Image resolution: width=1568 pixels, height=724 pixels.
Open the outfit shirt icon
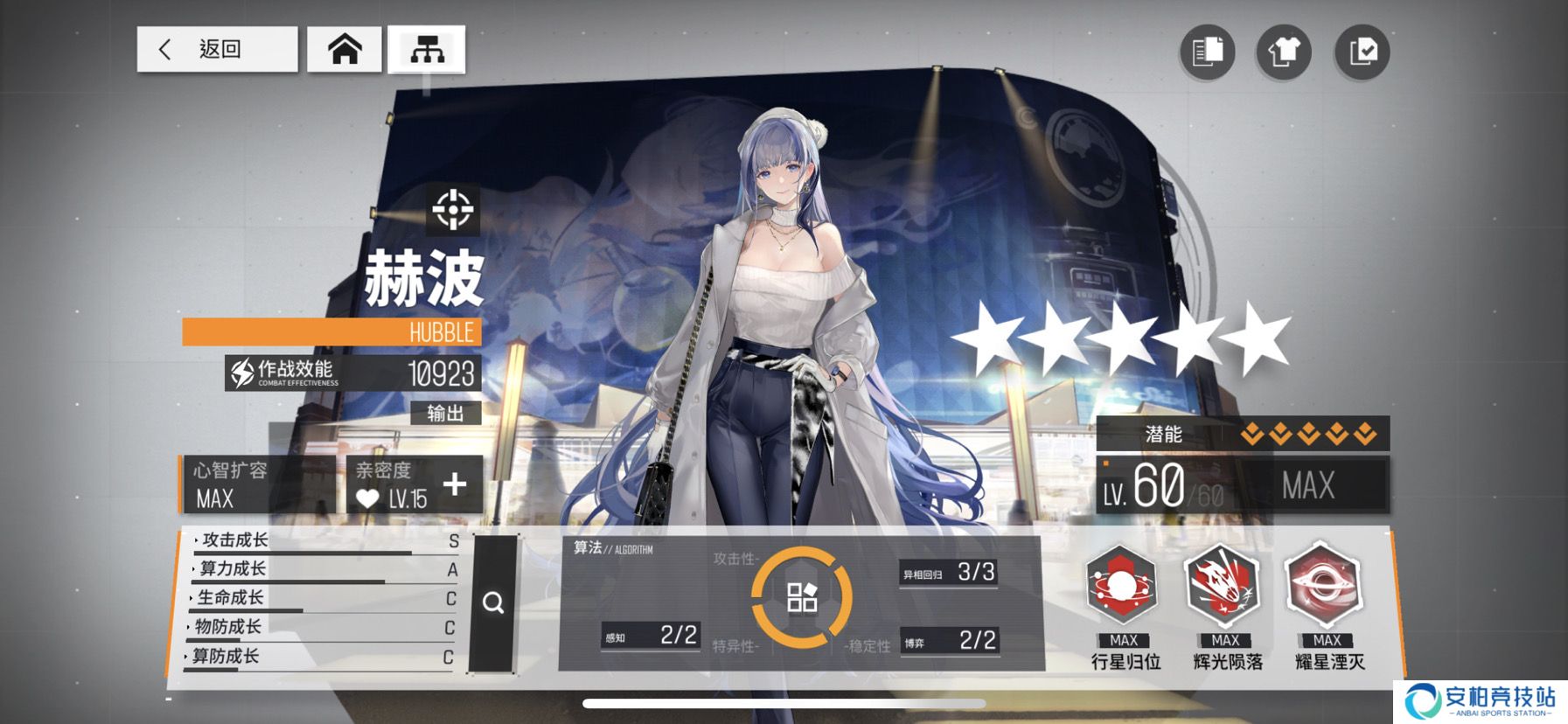pyautogui.click(x=1283, y=52)
